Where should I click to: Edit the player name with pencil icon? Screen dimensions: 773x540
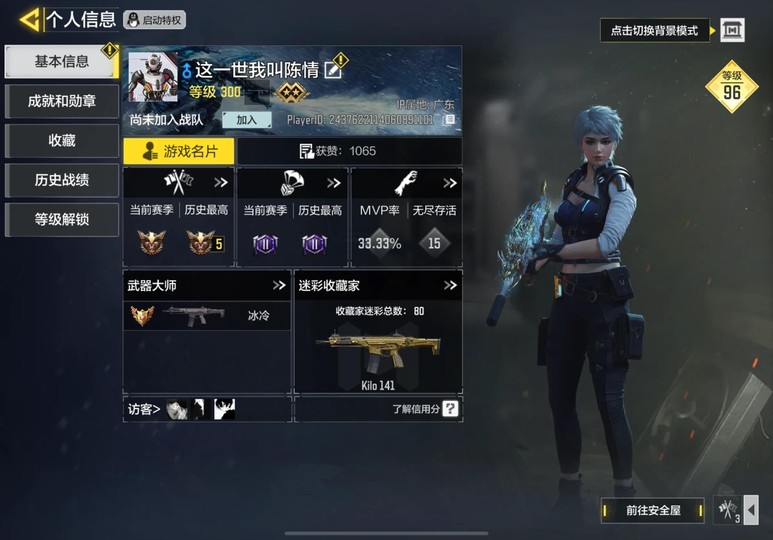[x=334, y=69]
